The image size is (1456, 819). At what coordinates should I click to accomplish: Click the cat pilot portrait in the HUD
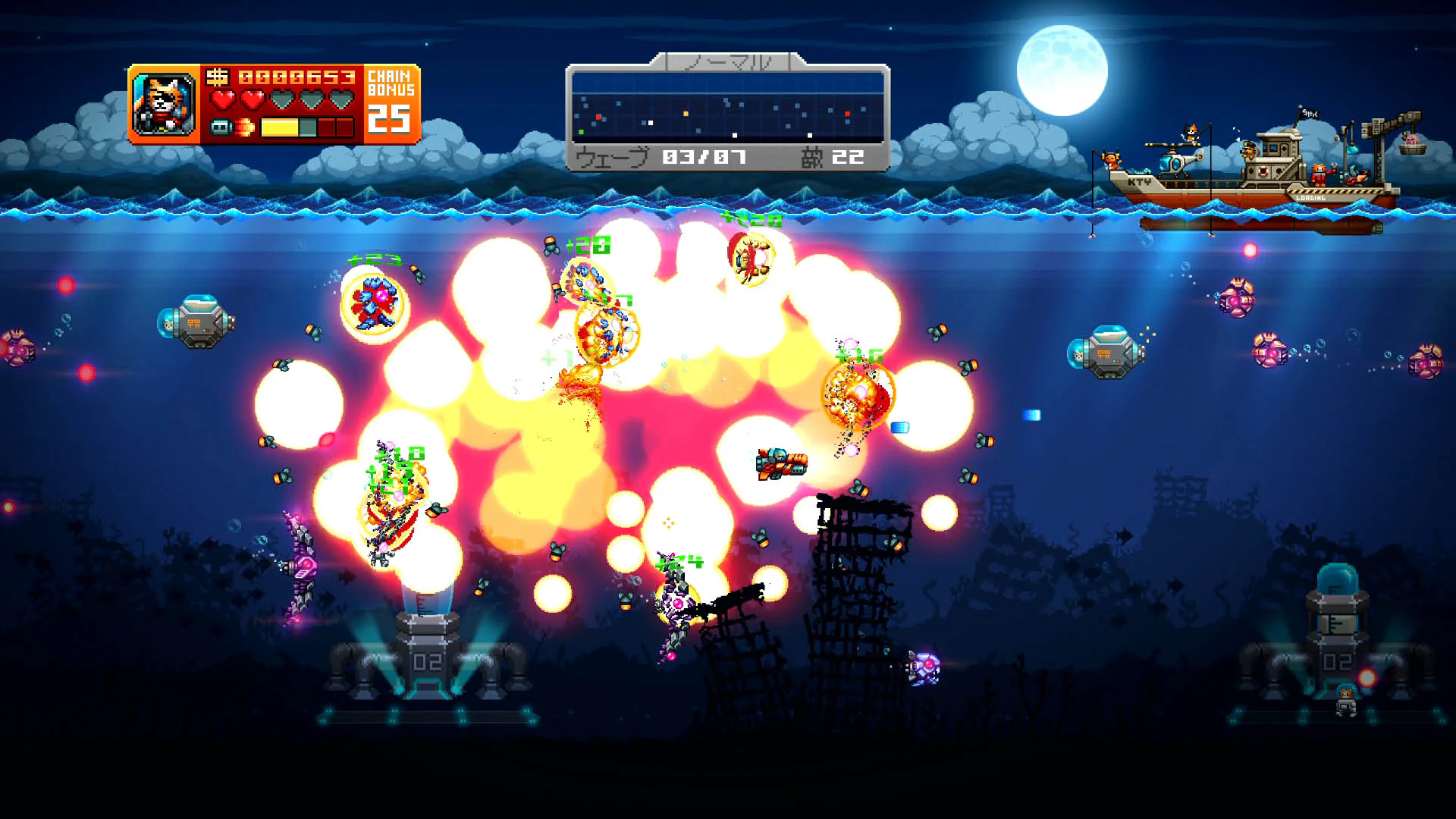tap(164, 105)
